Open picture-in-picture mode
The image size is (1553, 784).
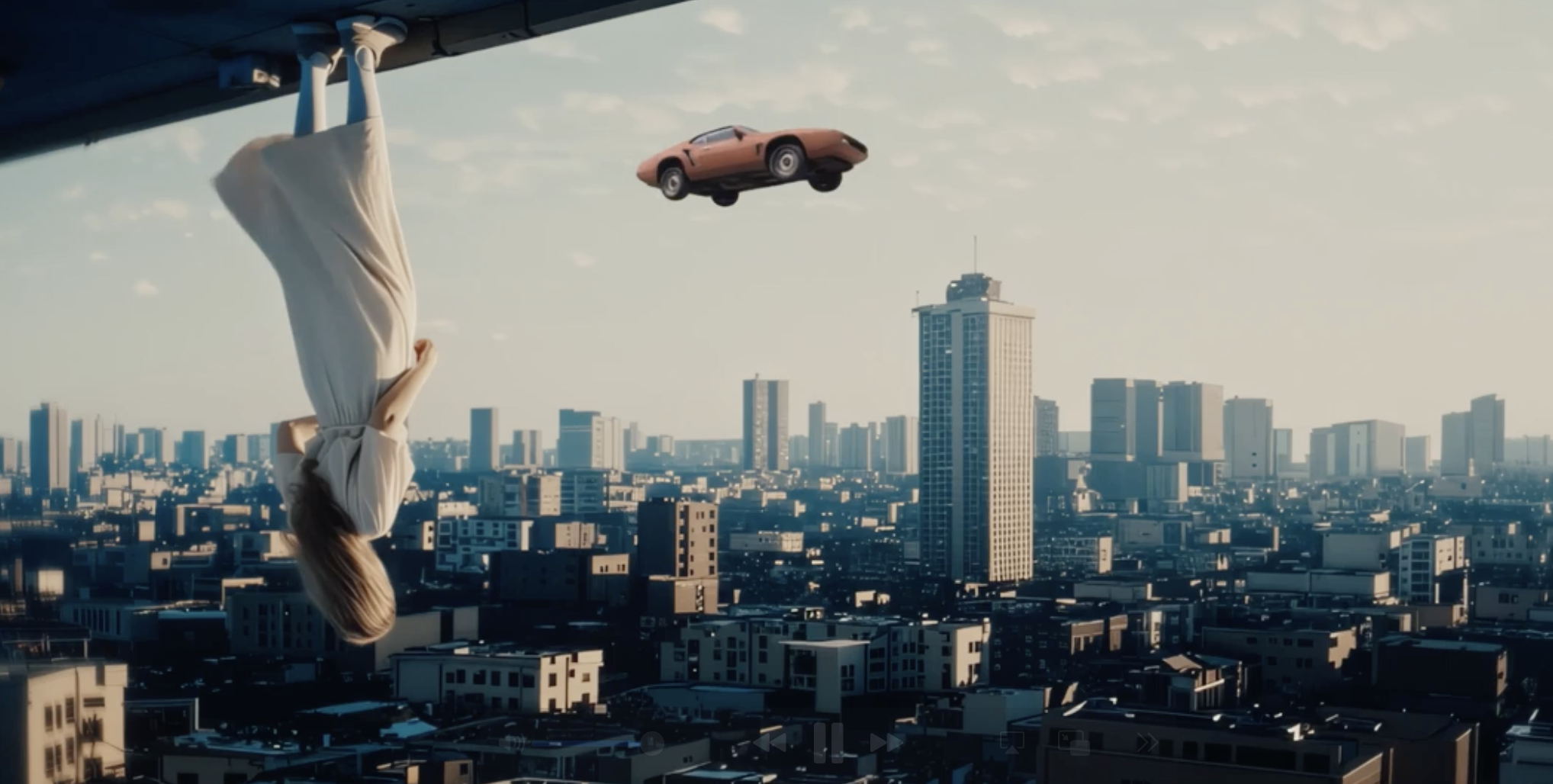tap(1073, 742)
